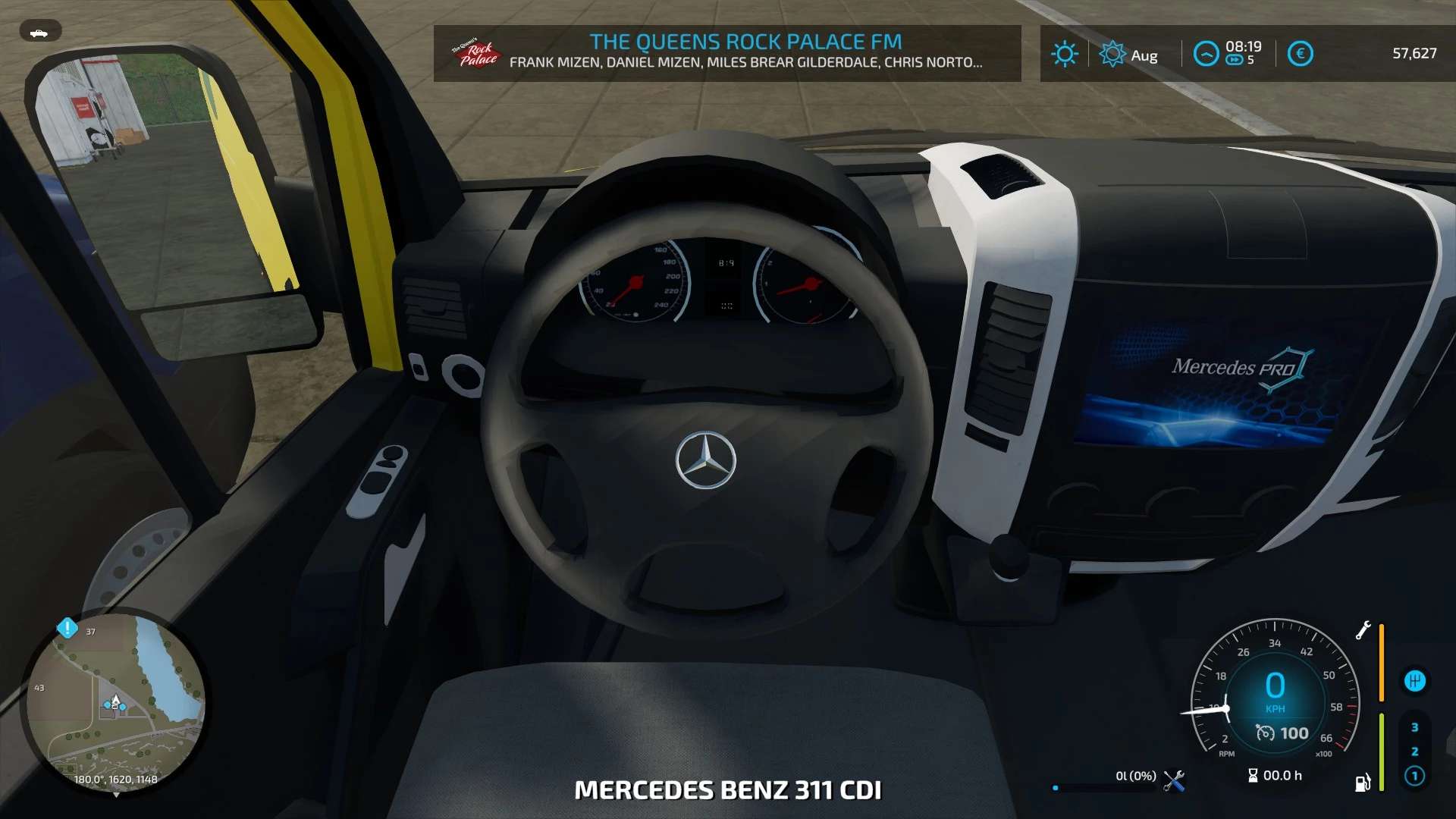Select the blue exclamation marker on the minimap

click(x=67, y=628)
